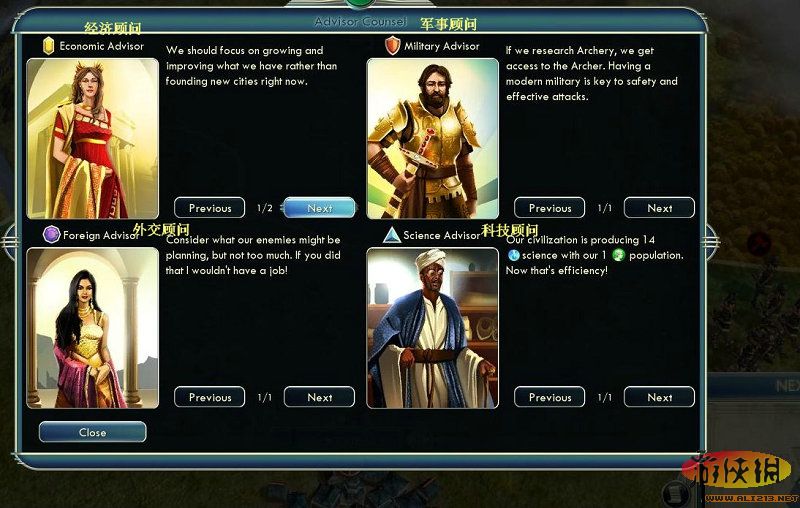Choose Next under the Foreign Advisor
The width and height of the screenshot is (800, 508).
[x=319, y=397]
